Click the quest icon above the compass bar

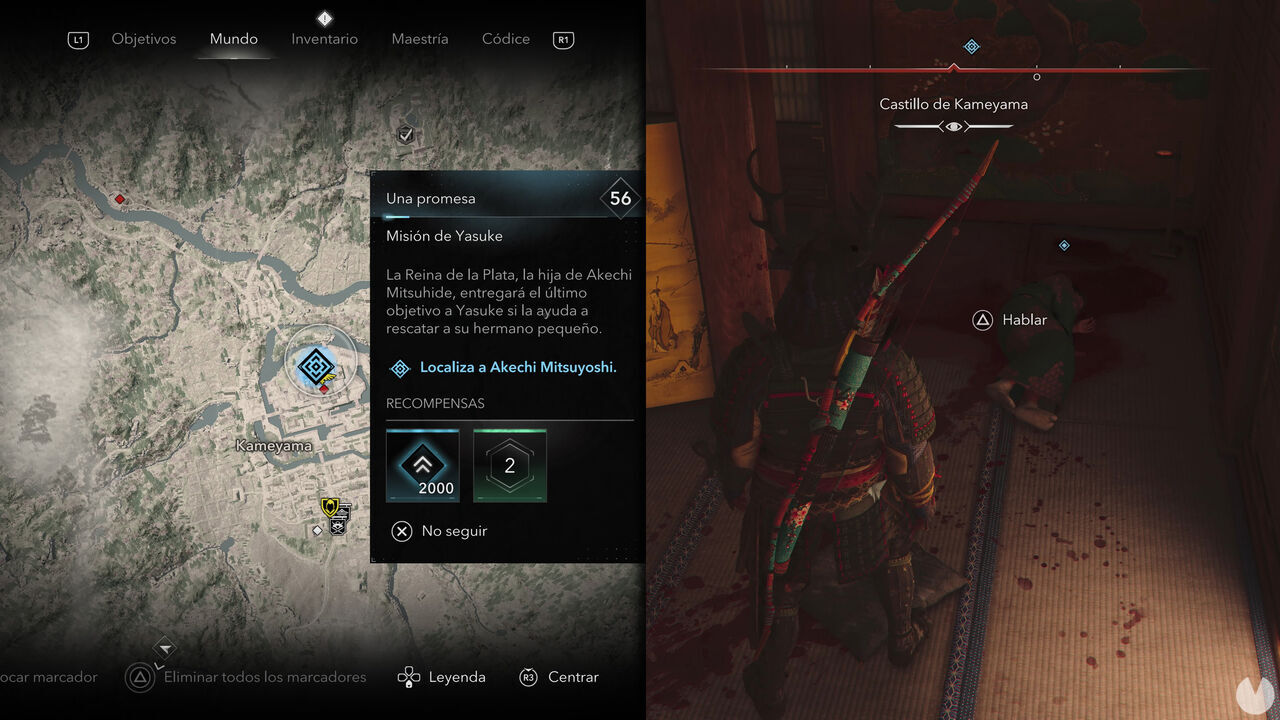(x=970, y=46)
